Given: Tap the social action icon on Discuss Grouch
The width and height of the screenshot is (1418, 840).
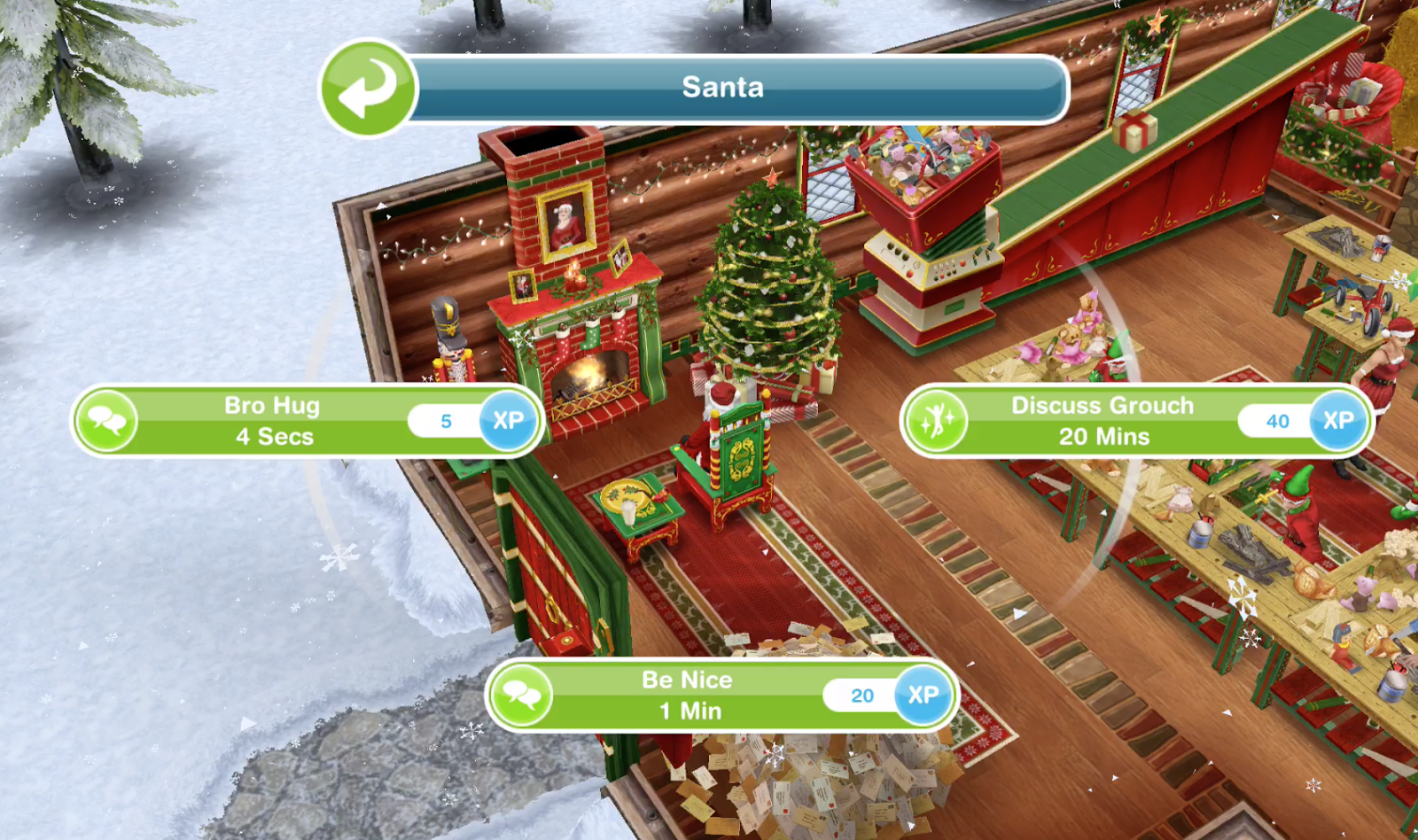Looking at the screenshot, I should [x=937, y=420].
